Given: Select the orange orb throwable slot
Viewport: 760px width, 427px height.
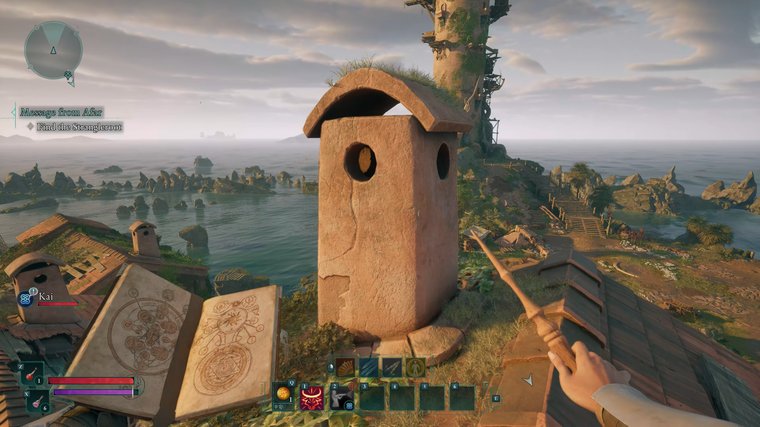Looking at the screenshot, I should tap(284, 396).
